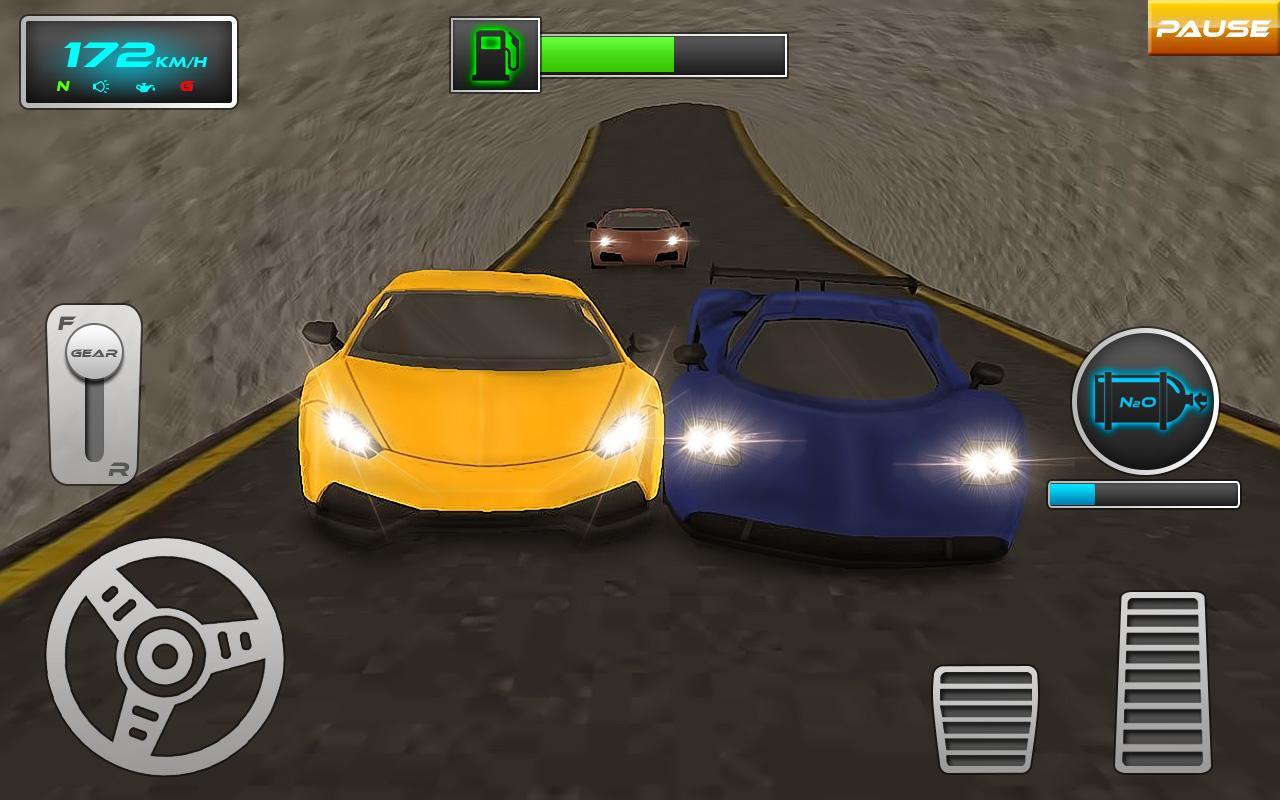Step on the tall accelerator pedal
Image resolution: width=1280 pixels, height=800 pixels.
tap(1163, 682)
